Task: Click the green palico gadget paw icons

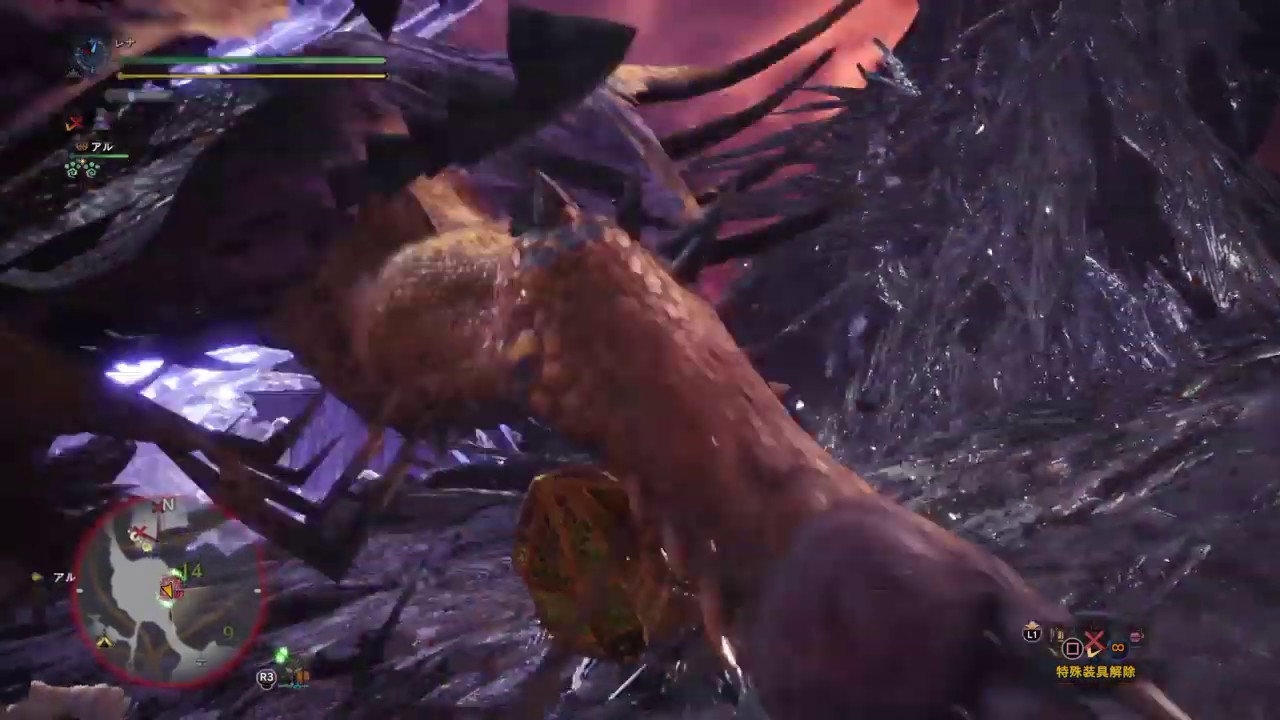Action: click(x=80, y=165)
